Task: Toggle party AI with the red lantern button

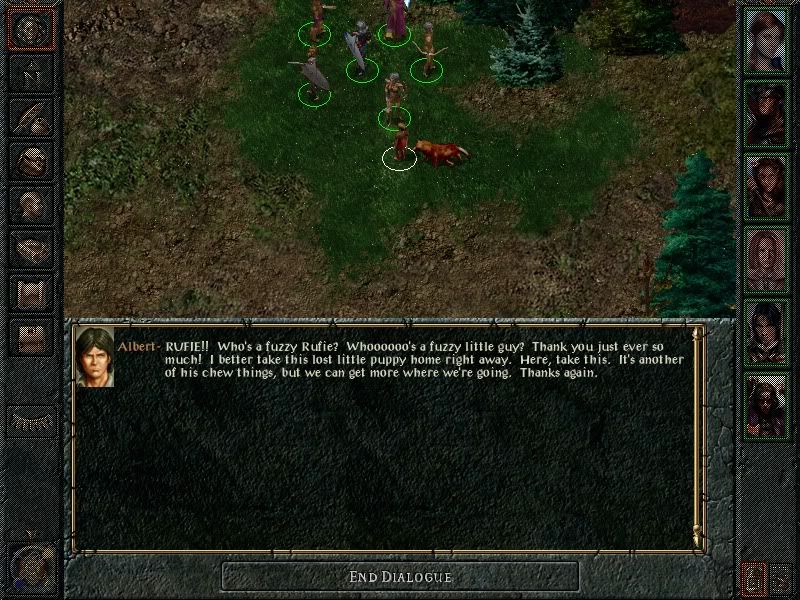Action: 754,577
